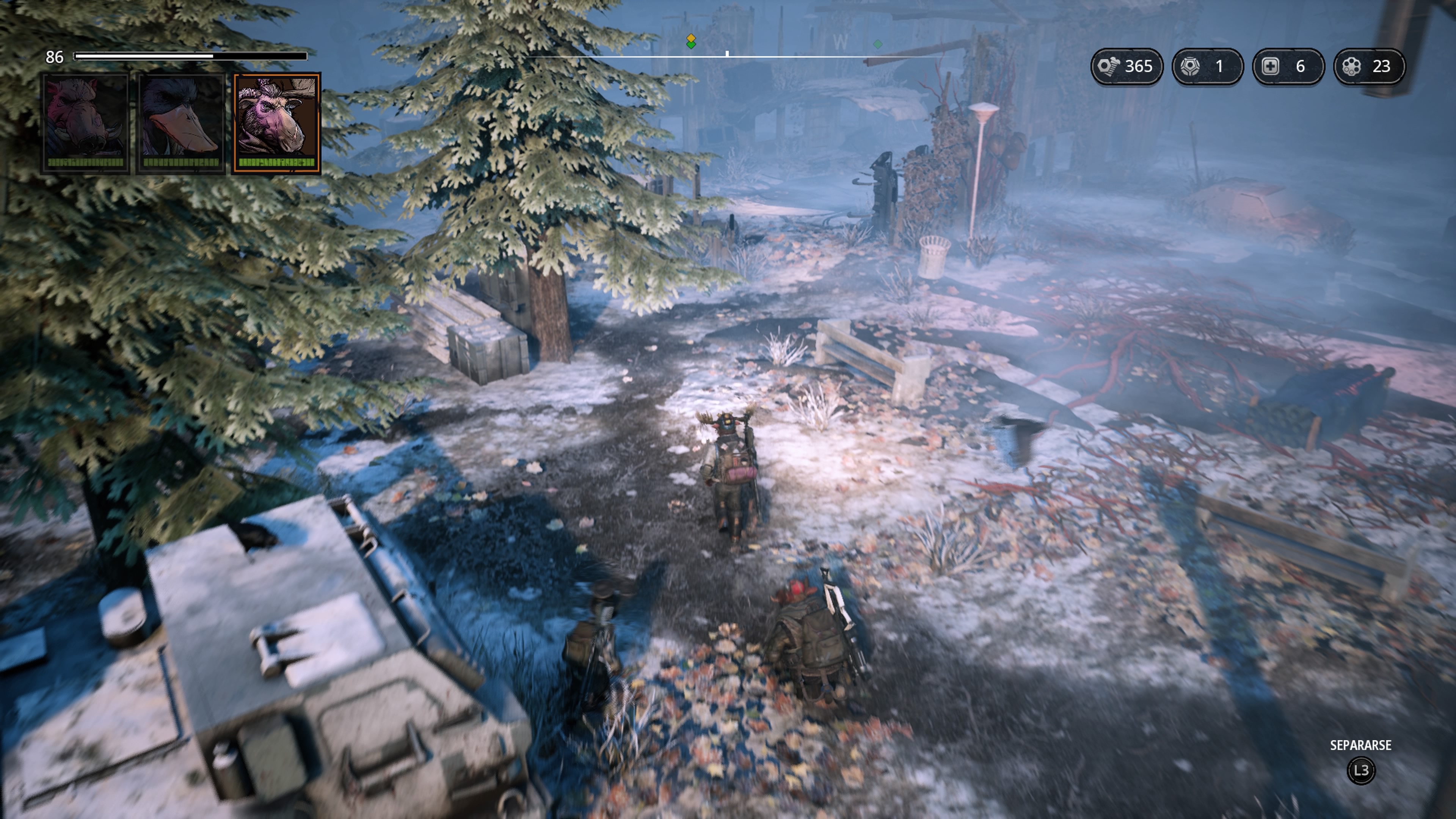1456x819 pixels.
Task: Select the boar character portrait
Action: 86,122
